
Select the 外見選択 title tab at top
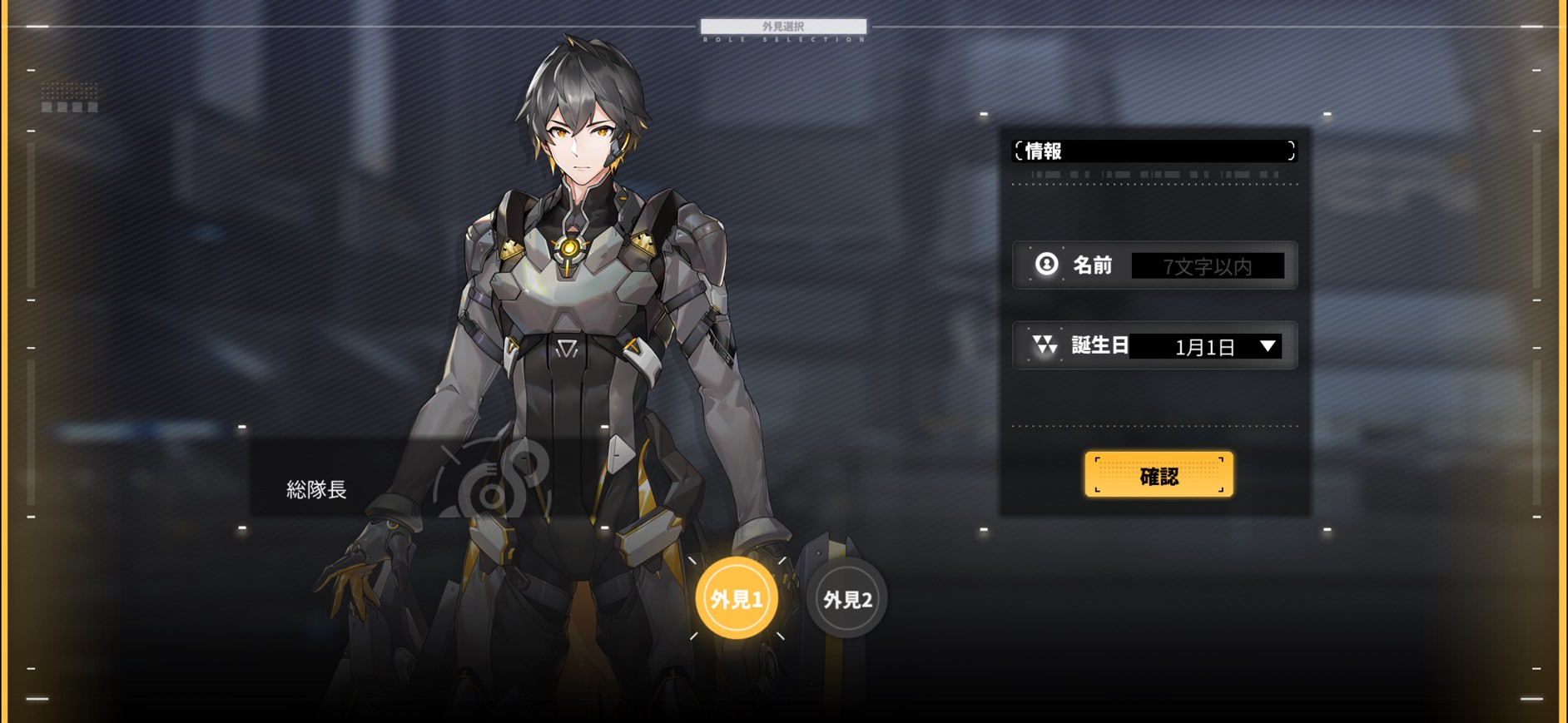pyautogui.click(x=783, y=26)
